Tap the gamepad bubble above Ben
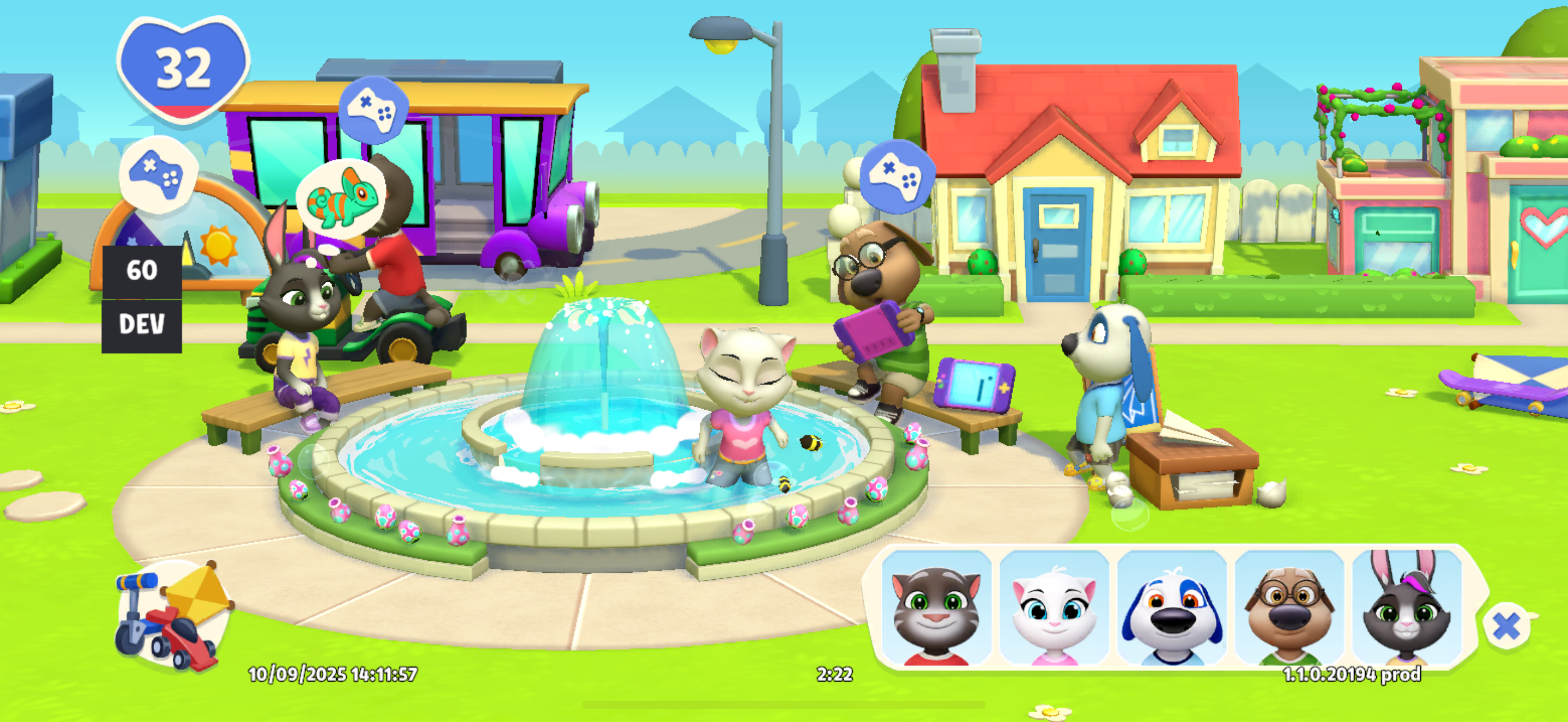1568x722 pixels. pyautogui.click(x=897, y=176)
